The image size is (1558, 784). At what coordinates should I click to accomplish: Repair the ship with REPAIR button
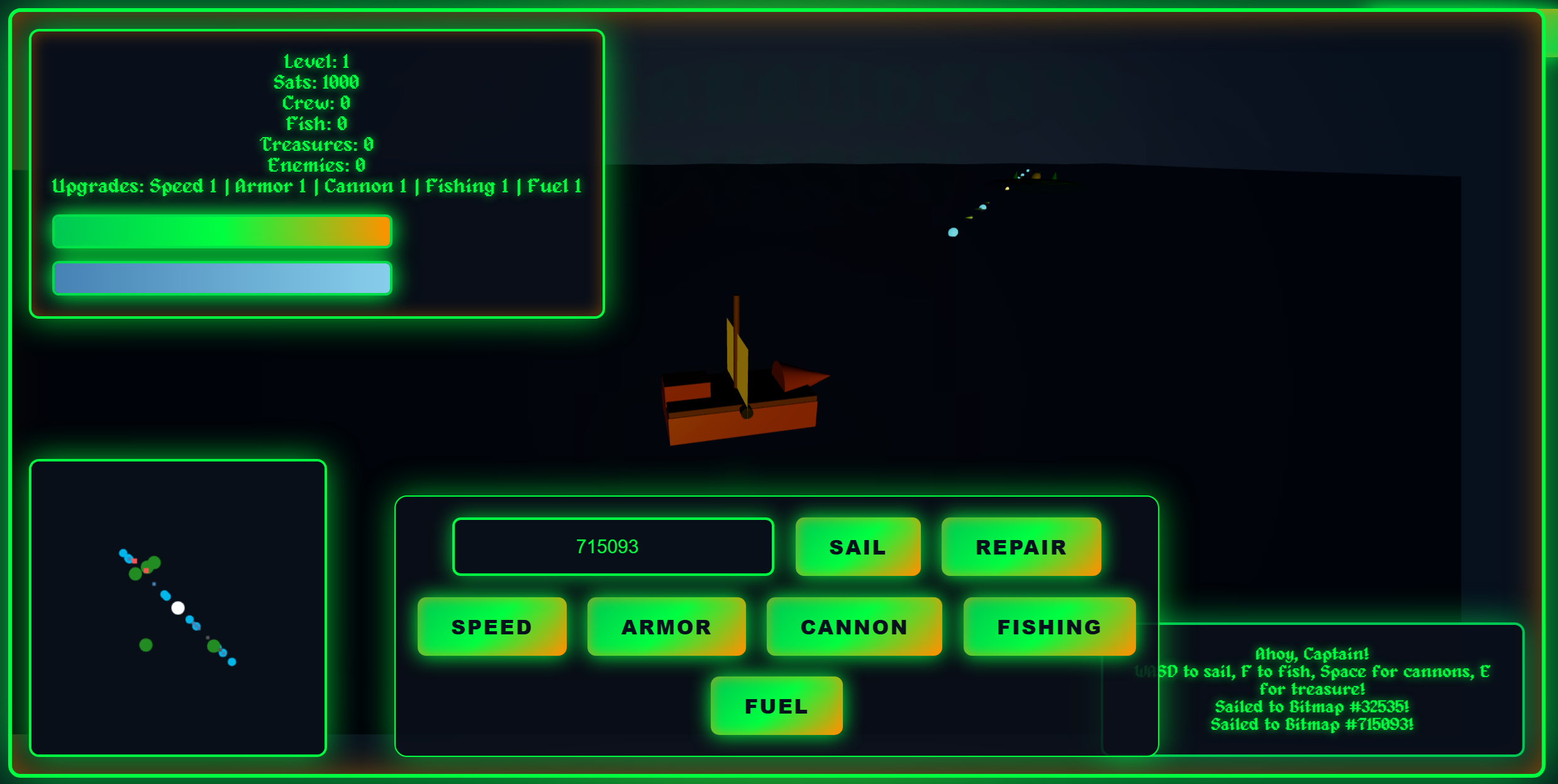pyautogui.click(x=1020, y=547)
